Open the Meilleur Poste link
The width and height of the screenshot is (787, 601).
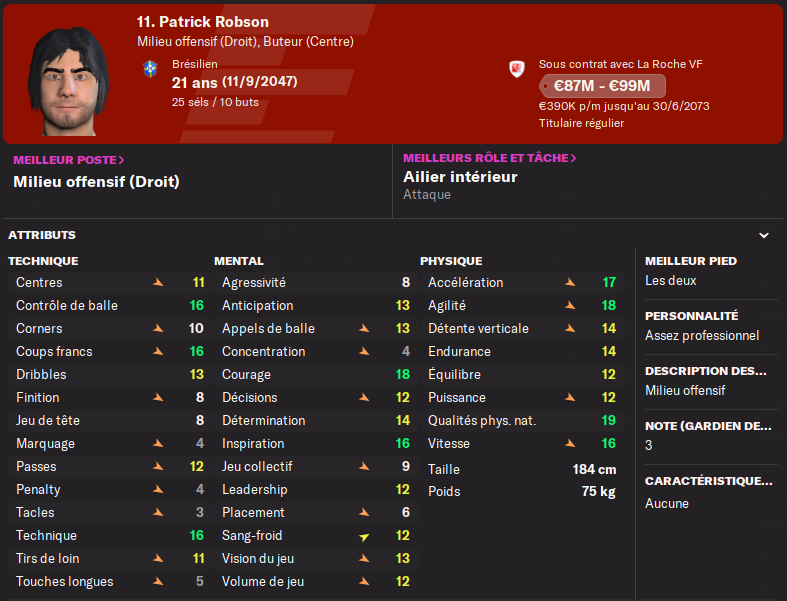point(68,159)
